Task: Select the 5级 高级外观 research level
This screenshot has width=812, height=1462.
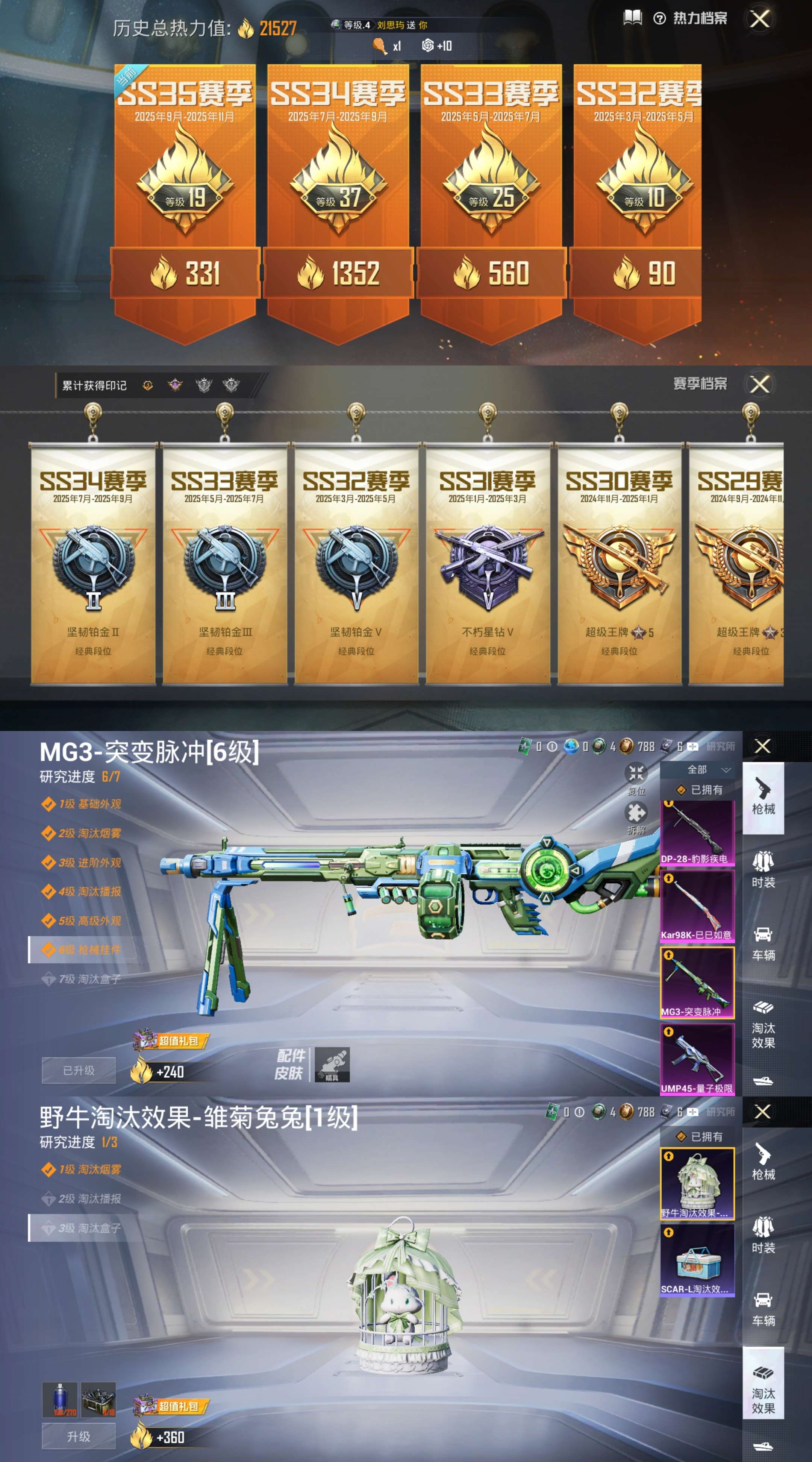Action: (x=89, y=921)
